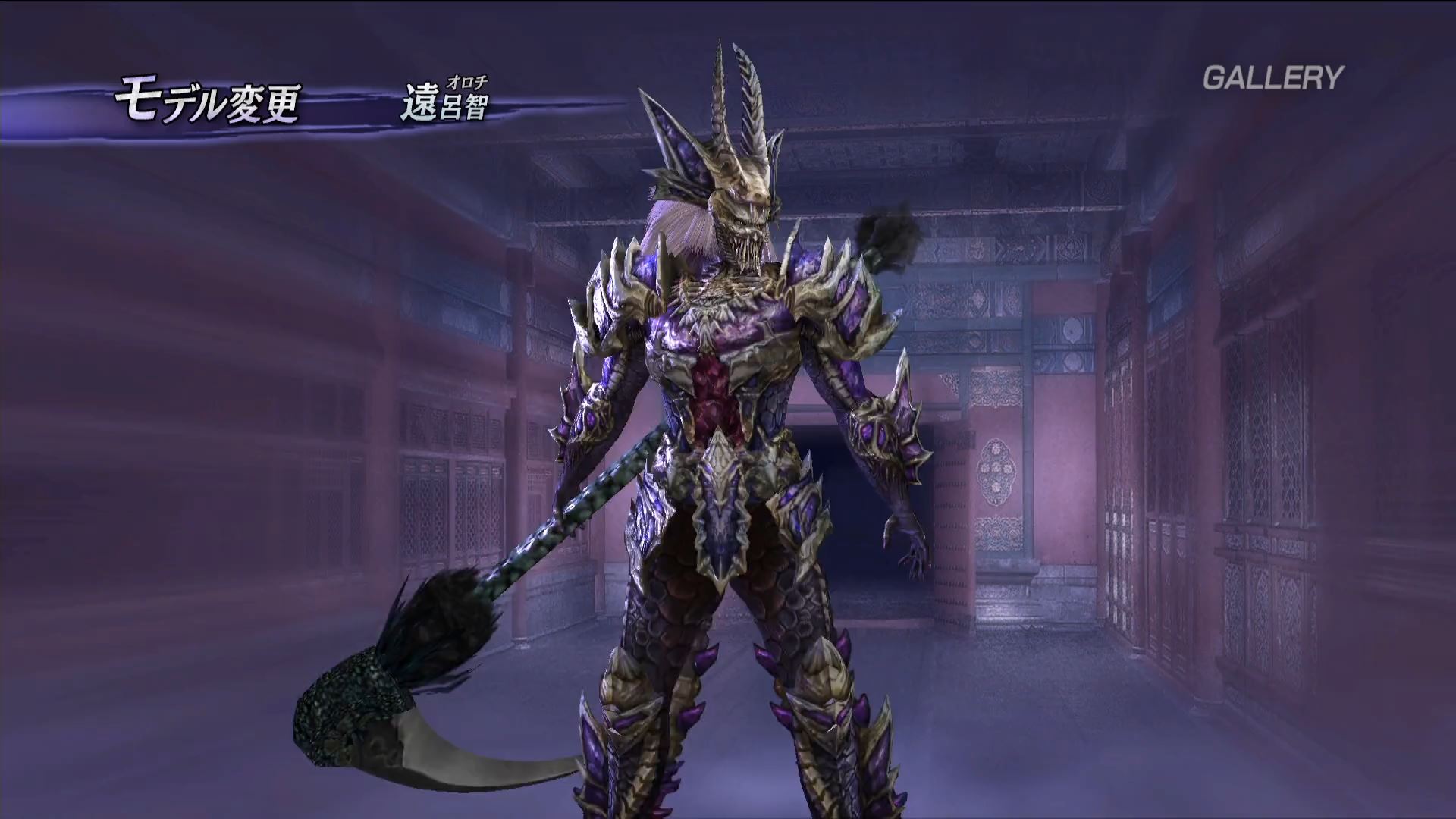Select the 遠呂智 character name label
Viewport: 1456px width, 819px height.
(x=444, y=105)
